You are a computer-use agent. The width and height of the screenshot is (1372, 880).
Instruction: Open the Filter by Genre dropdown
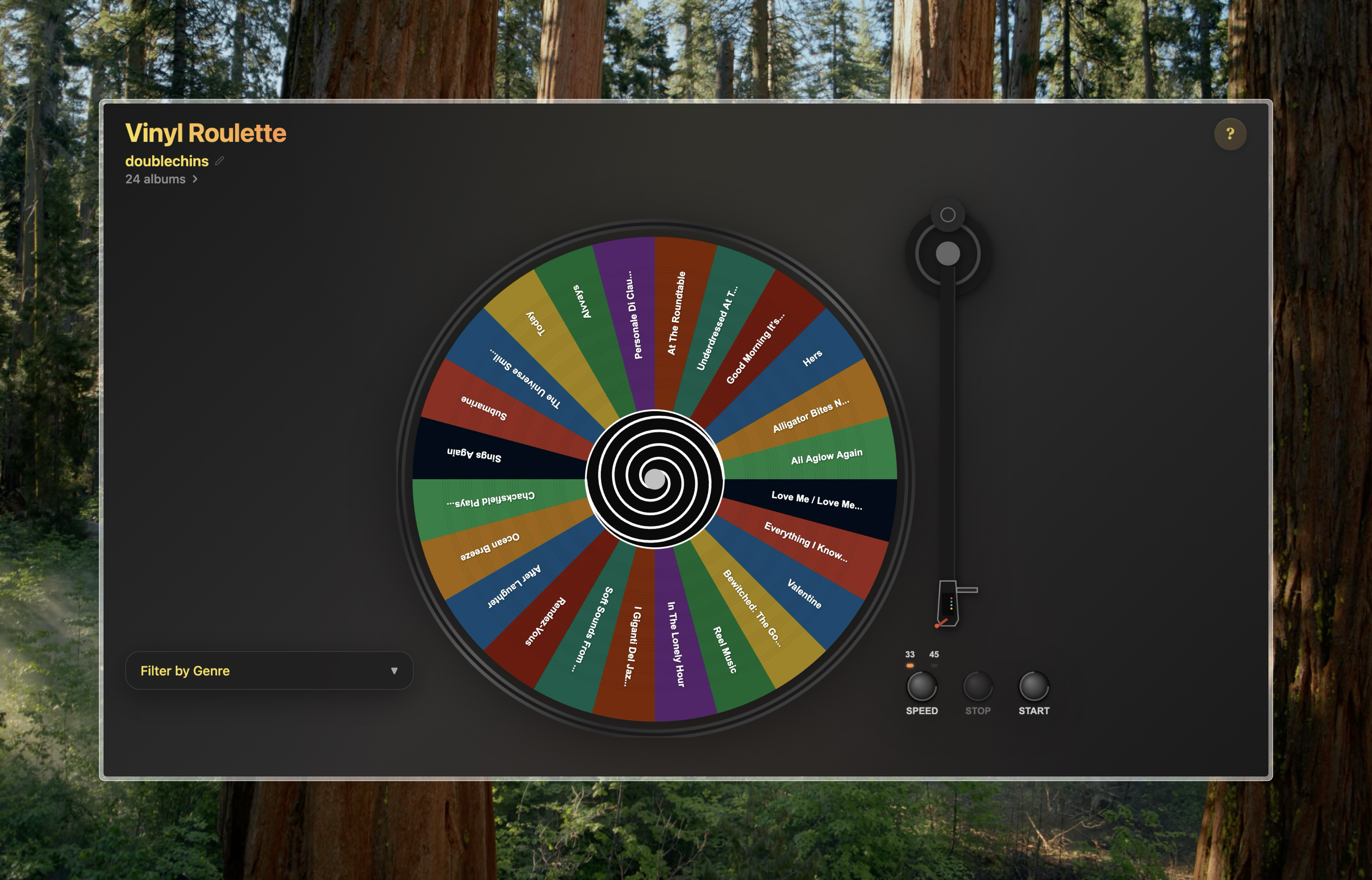pos(269,670)
